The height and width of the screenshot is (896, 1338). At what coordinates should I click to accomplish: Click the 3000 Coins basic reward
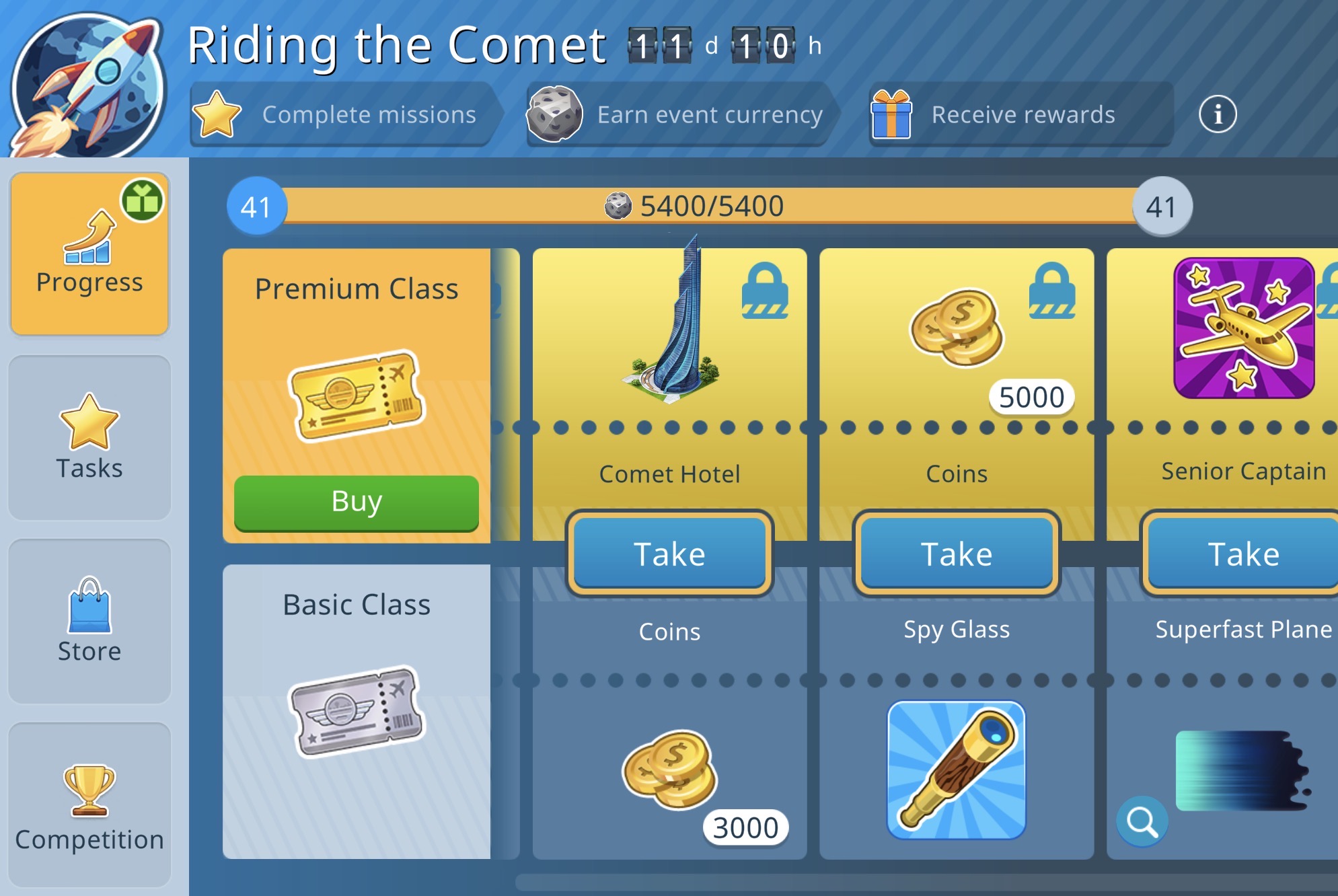point(671,770)
